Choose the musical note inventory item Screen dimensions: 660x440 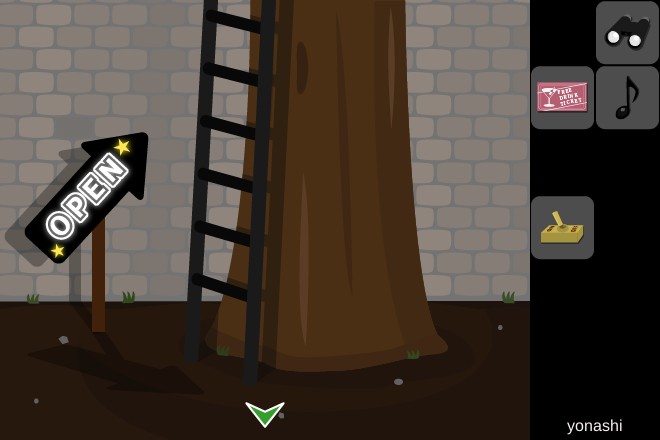627,97
